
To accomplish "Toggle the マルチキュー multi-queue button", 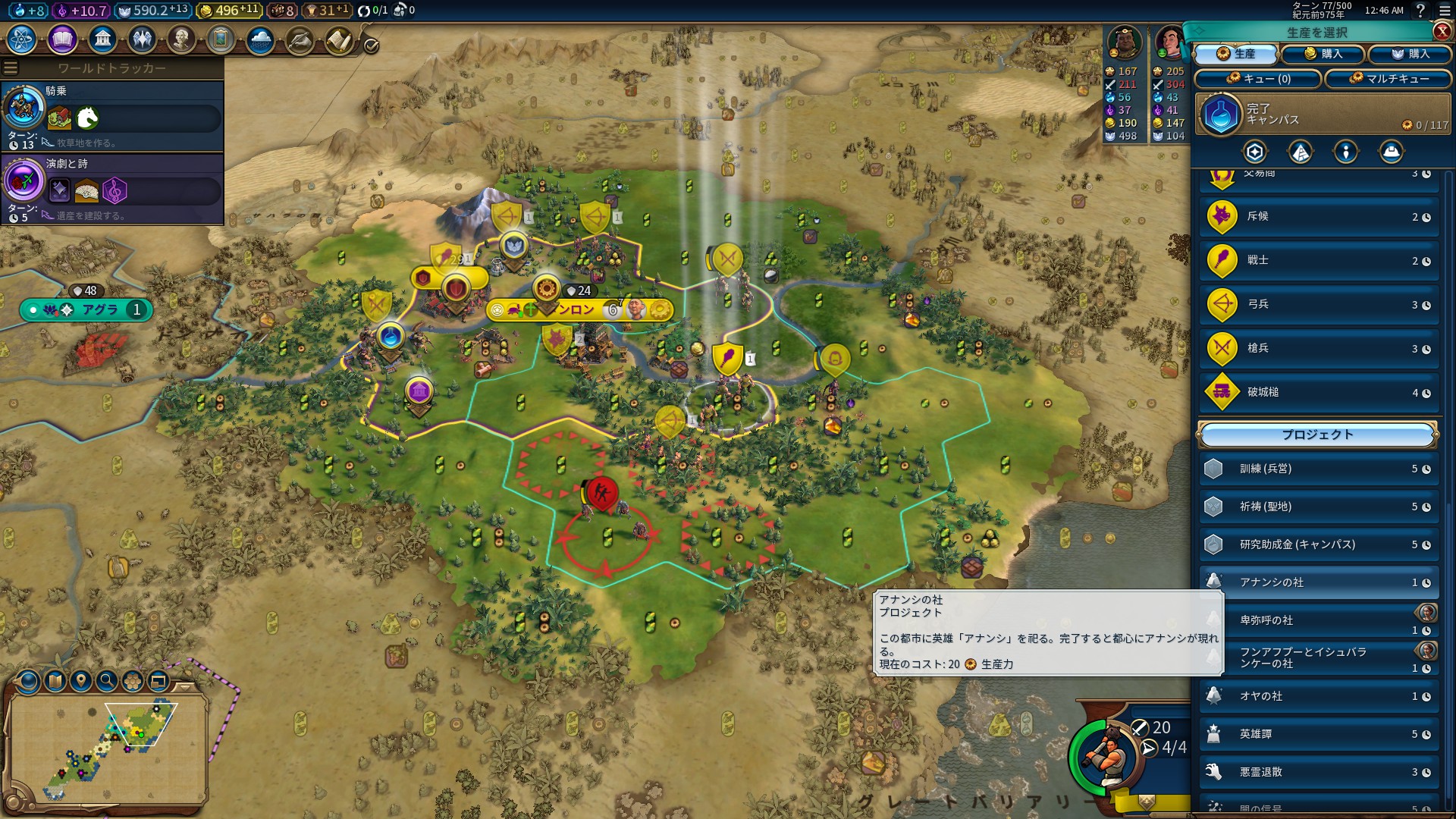I will 1388,79.
